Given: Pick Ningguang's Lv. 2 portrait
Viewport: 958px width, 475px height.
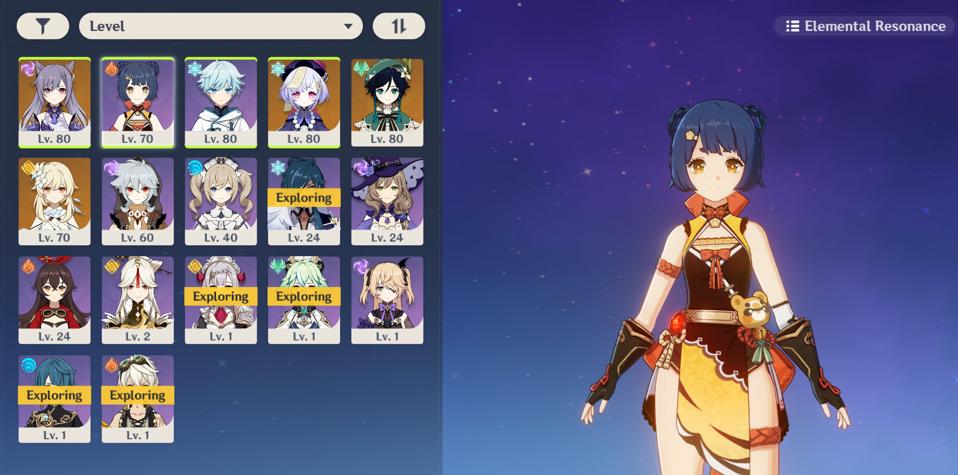Looking at the screenshot, I should click(138, 299).
